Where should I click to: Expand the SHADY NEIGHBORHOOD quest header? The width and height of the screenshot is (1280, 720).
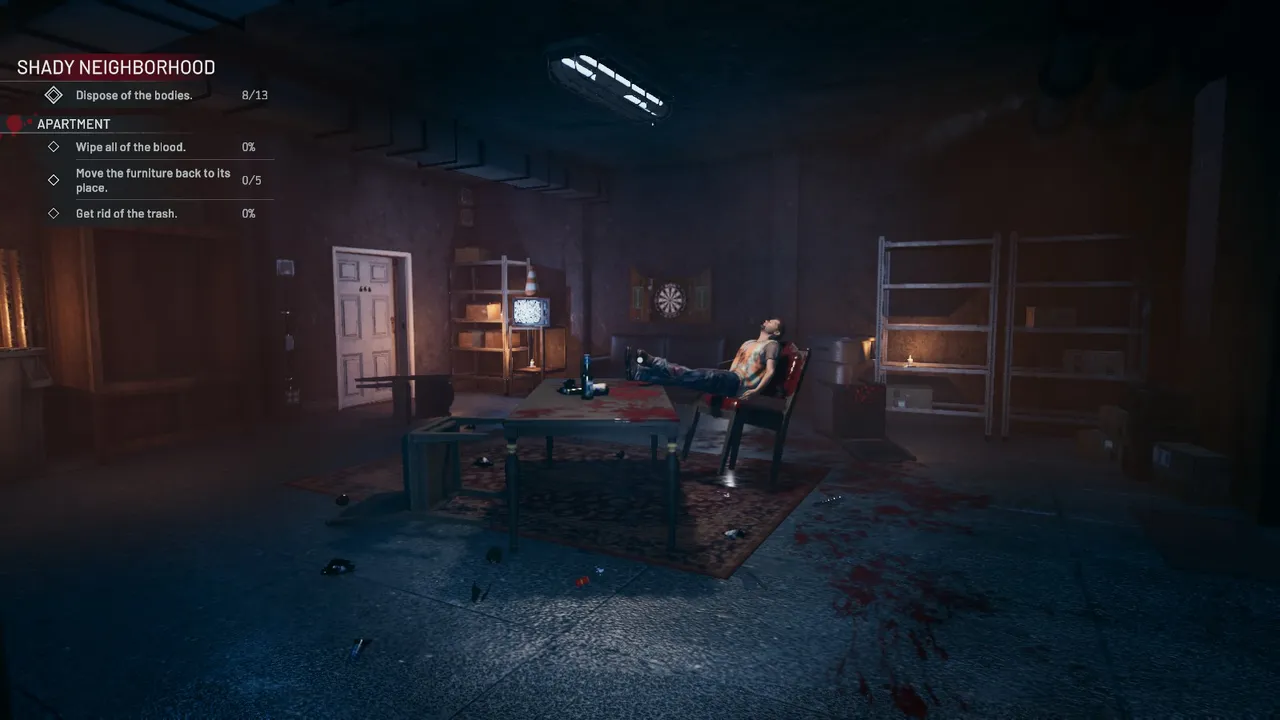tap(115, 67)
